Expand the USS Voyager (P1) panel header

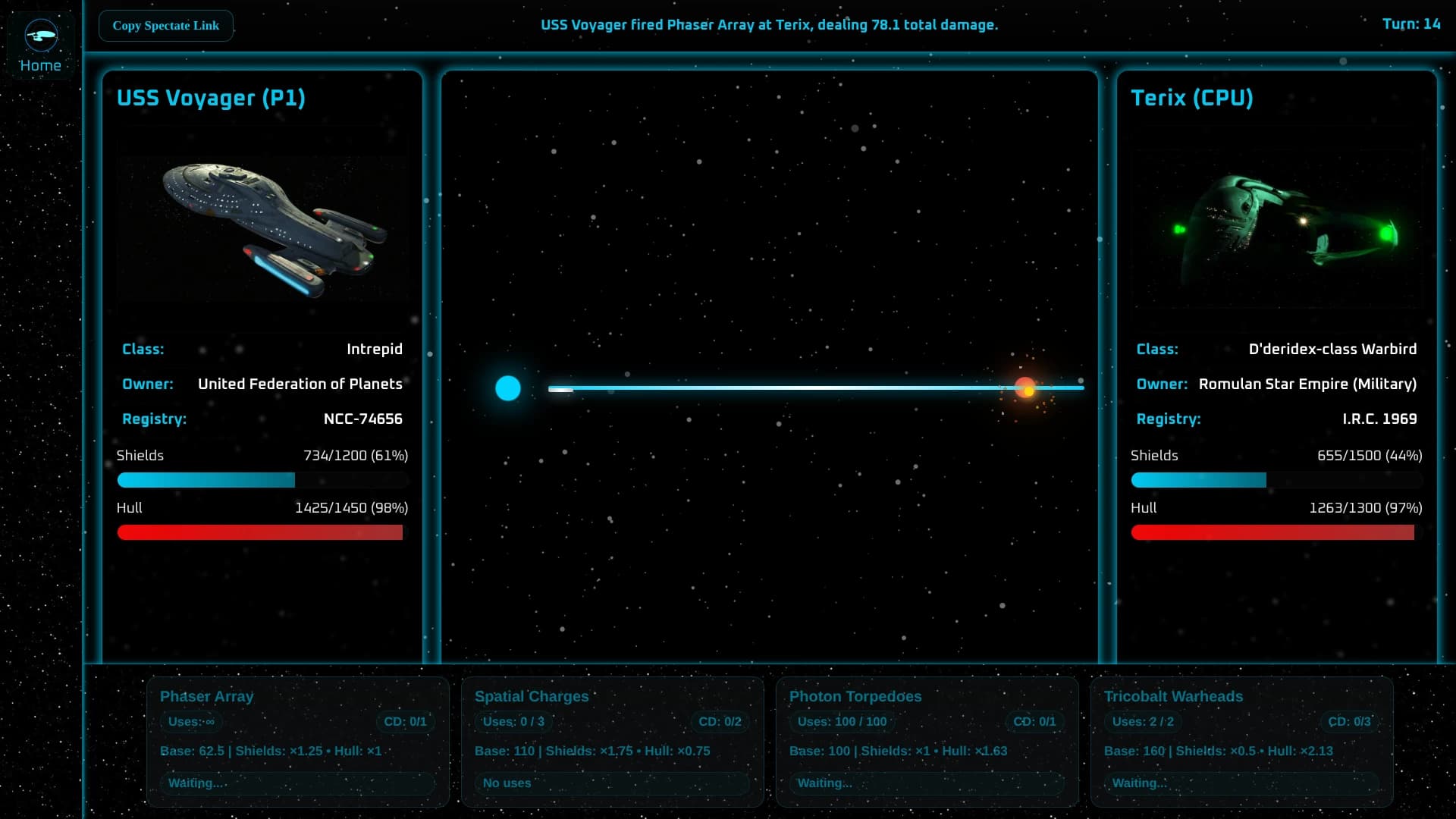pos(211,97)
